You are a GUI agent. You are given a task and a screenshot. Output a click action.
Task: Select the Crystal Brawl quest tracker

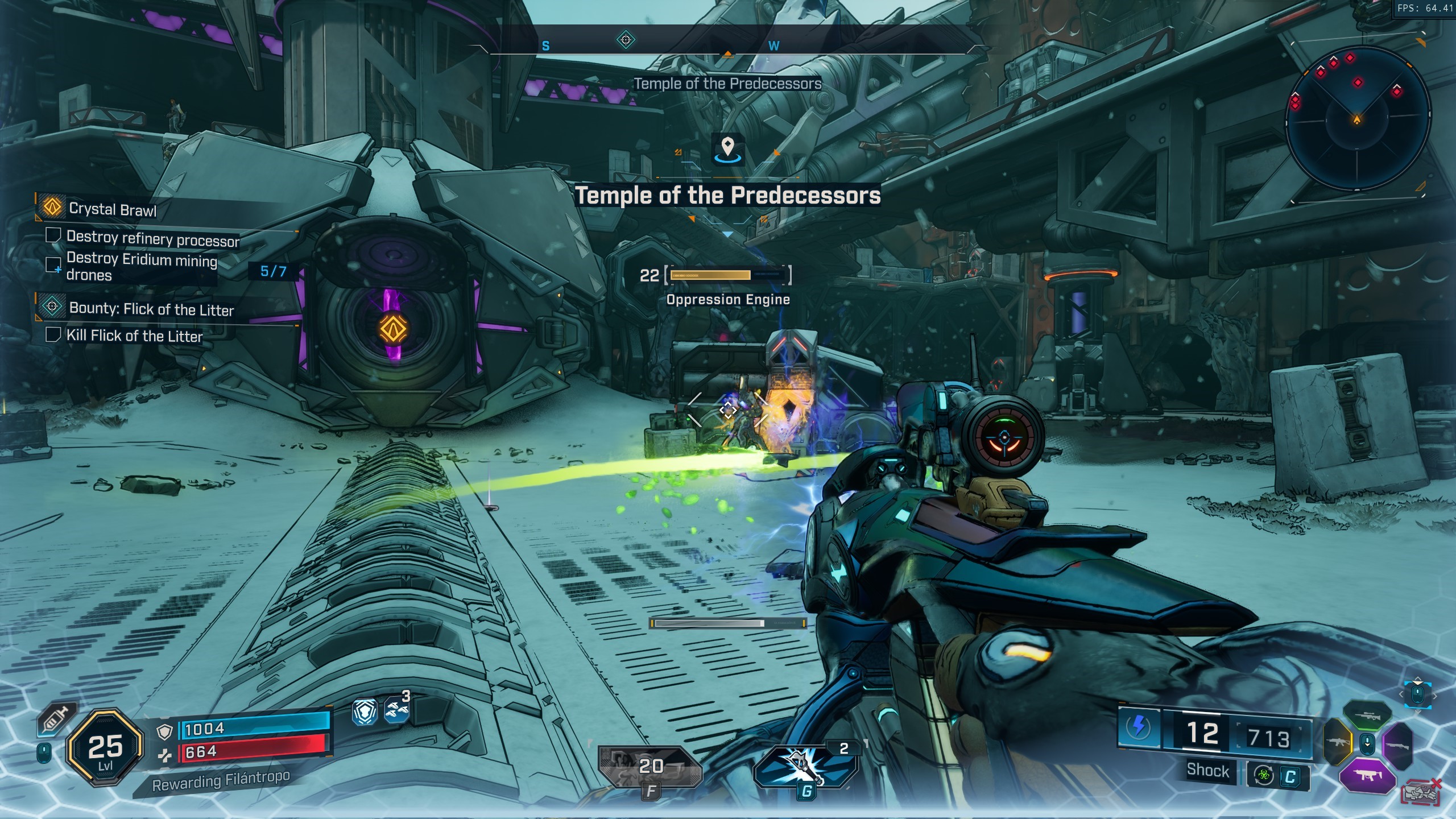pos(112,209)
